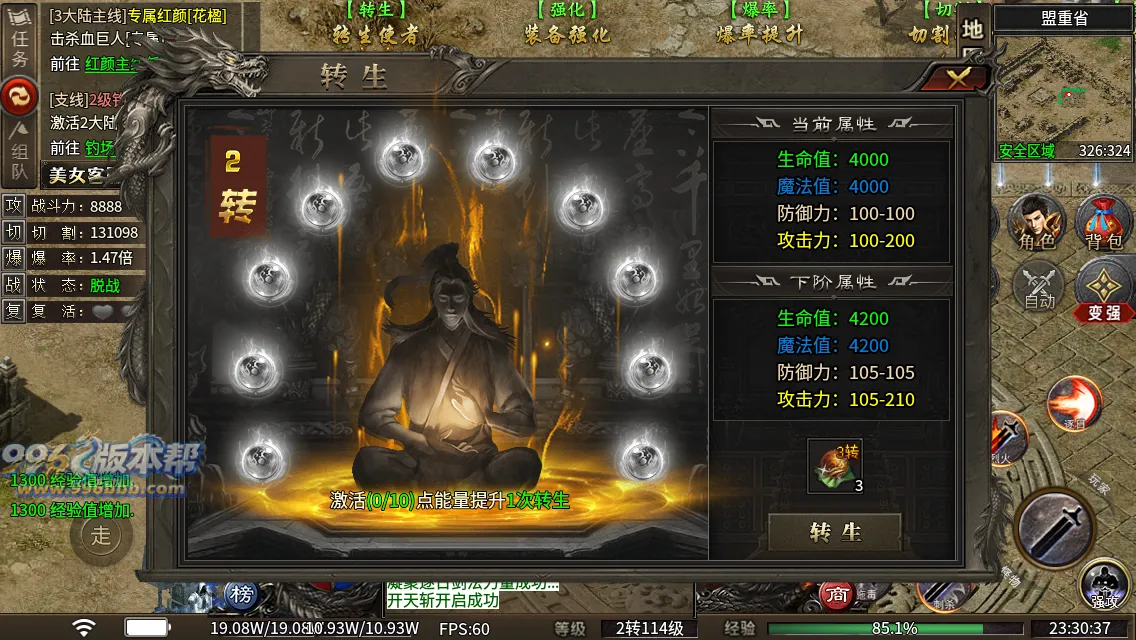Open the 爆率提升 drop rate boost menu
The height and width of the screenshot is (640, 1136).
click(760, 24)
